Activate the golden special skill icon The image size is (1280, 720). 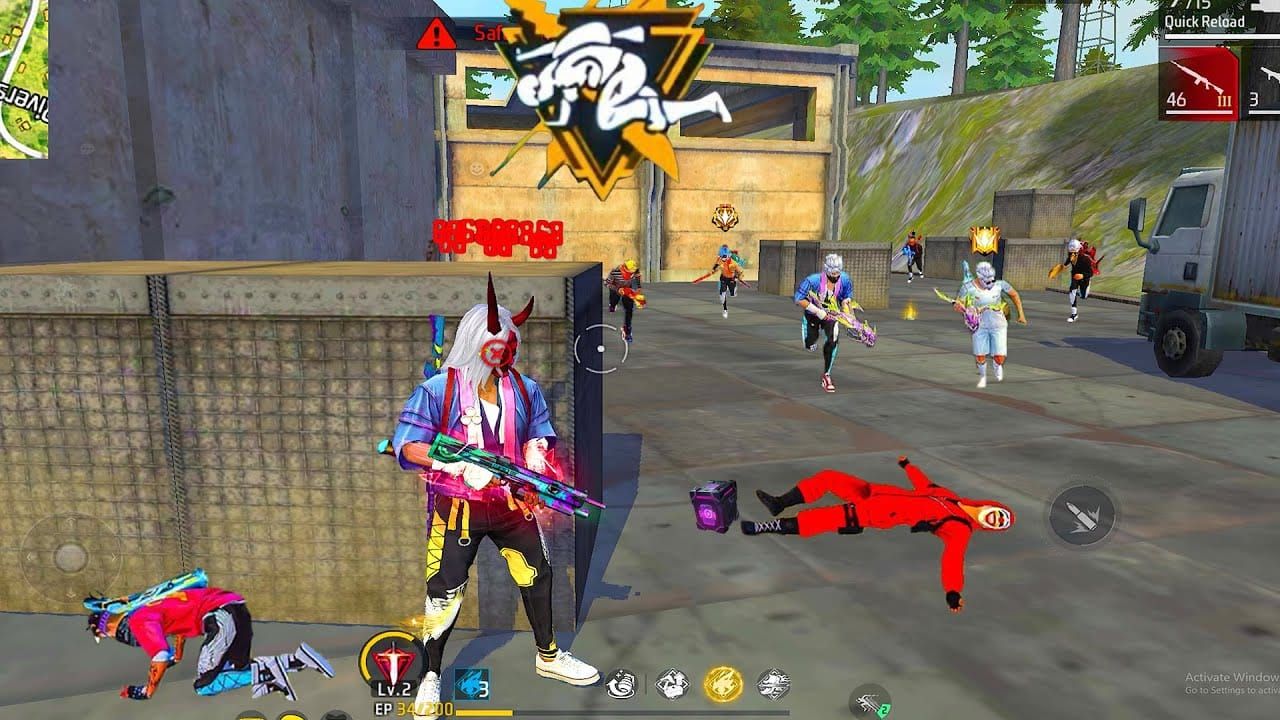[x=723, y=684]
